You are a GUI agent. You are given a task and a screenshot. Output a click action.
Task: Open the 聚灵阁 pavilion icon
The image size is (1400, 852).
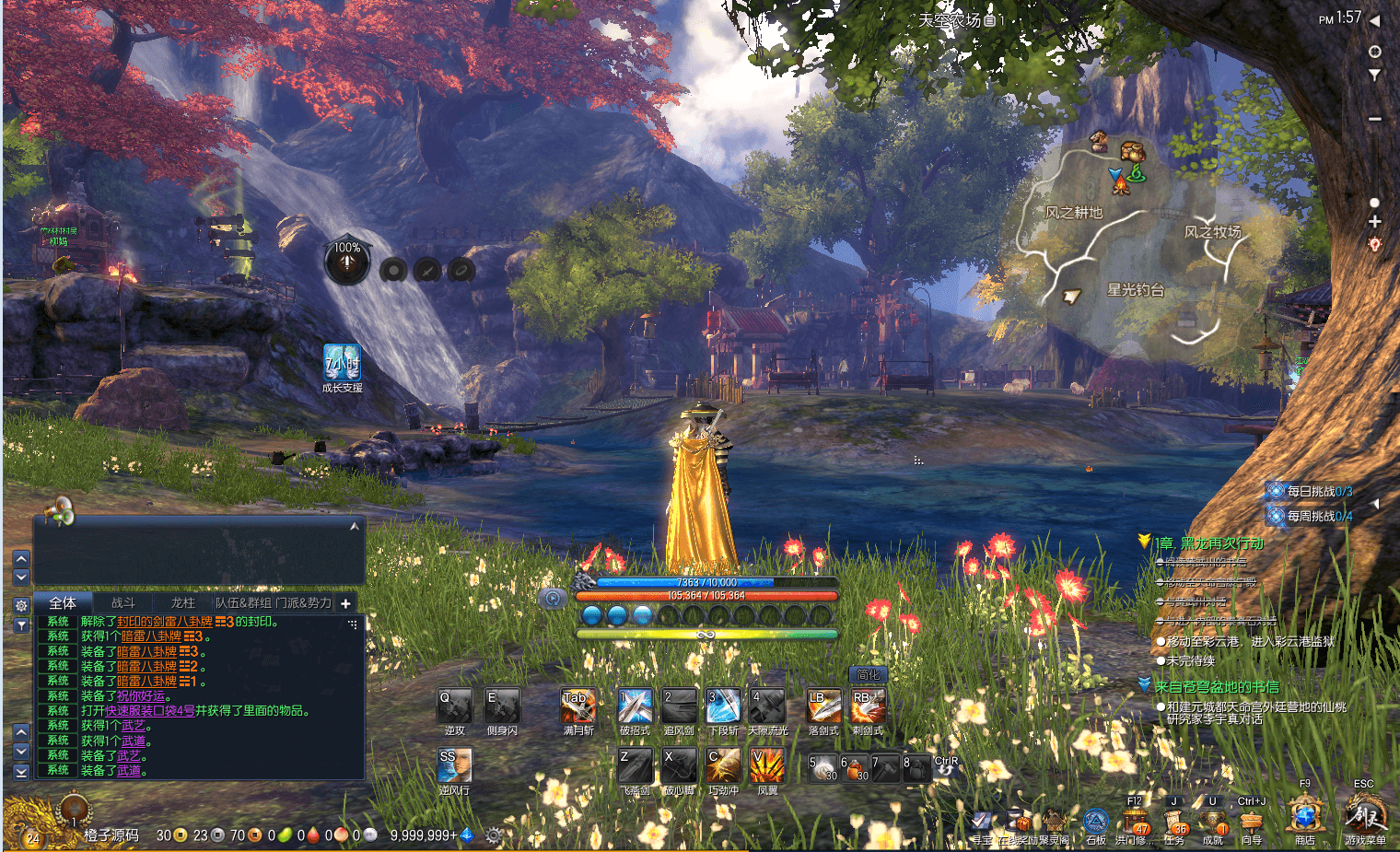(x=1052, y=823)
